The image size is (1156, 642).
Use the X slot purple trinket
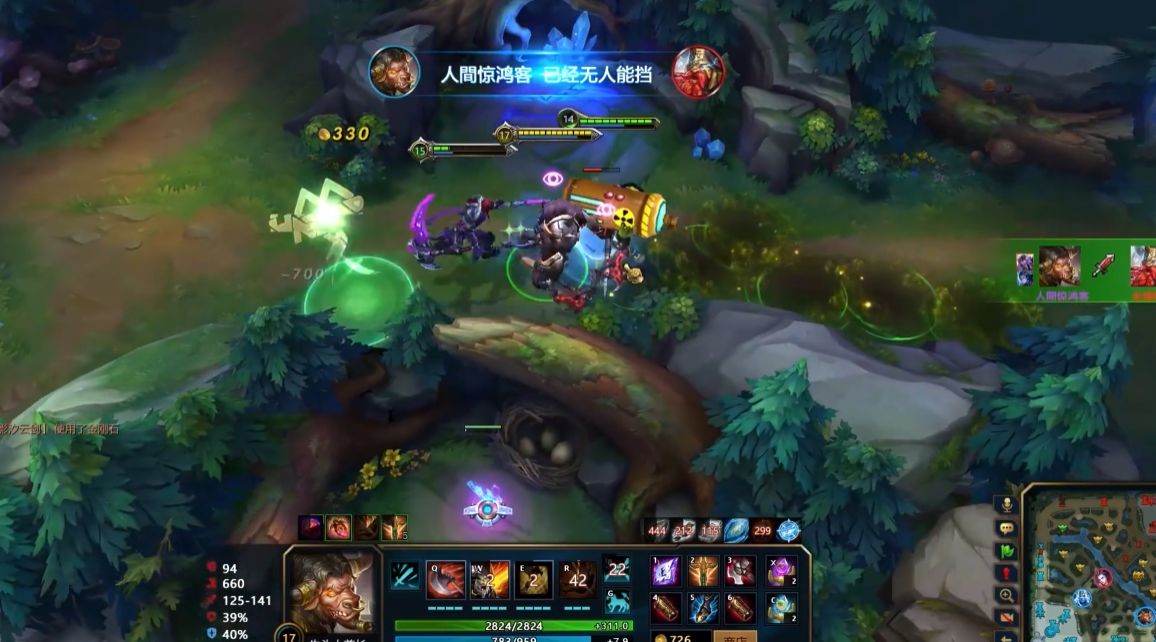781,571
